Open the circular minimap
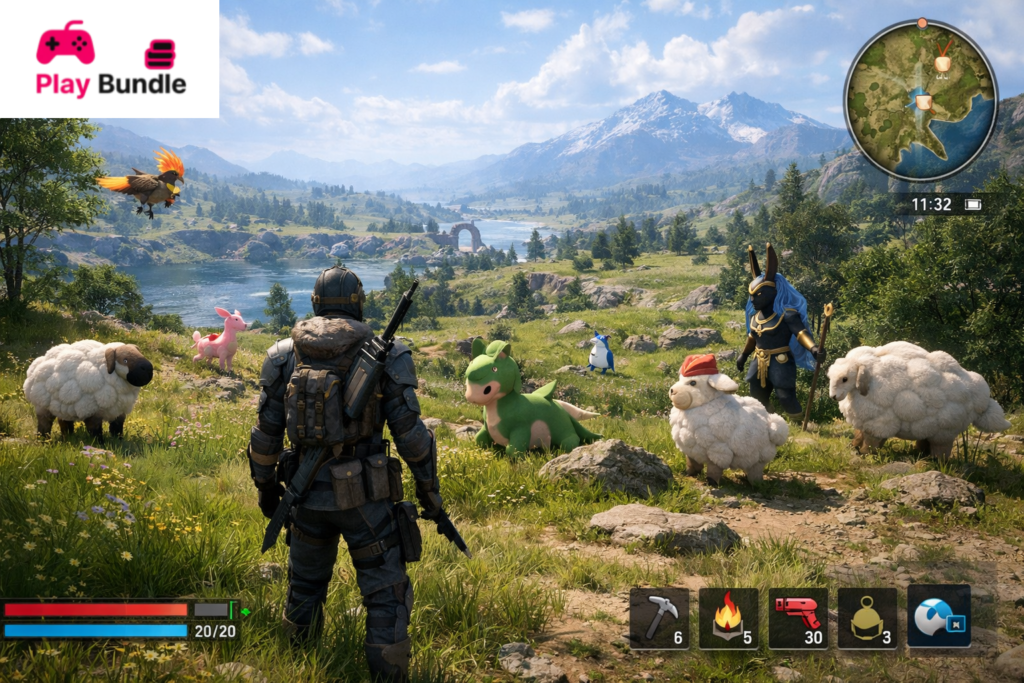1024x683 pixels. 920,100
